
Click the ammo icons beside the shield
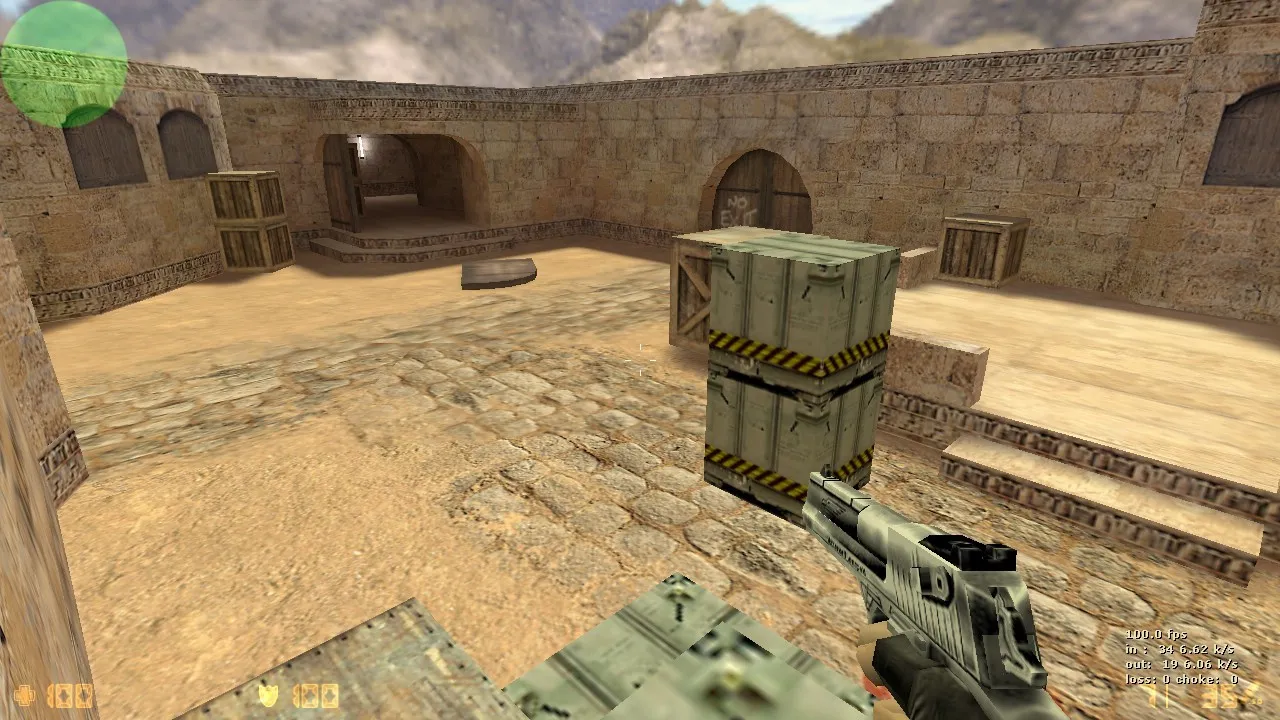[x=315, y=698]
